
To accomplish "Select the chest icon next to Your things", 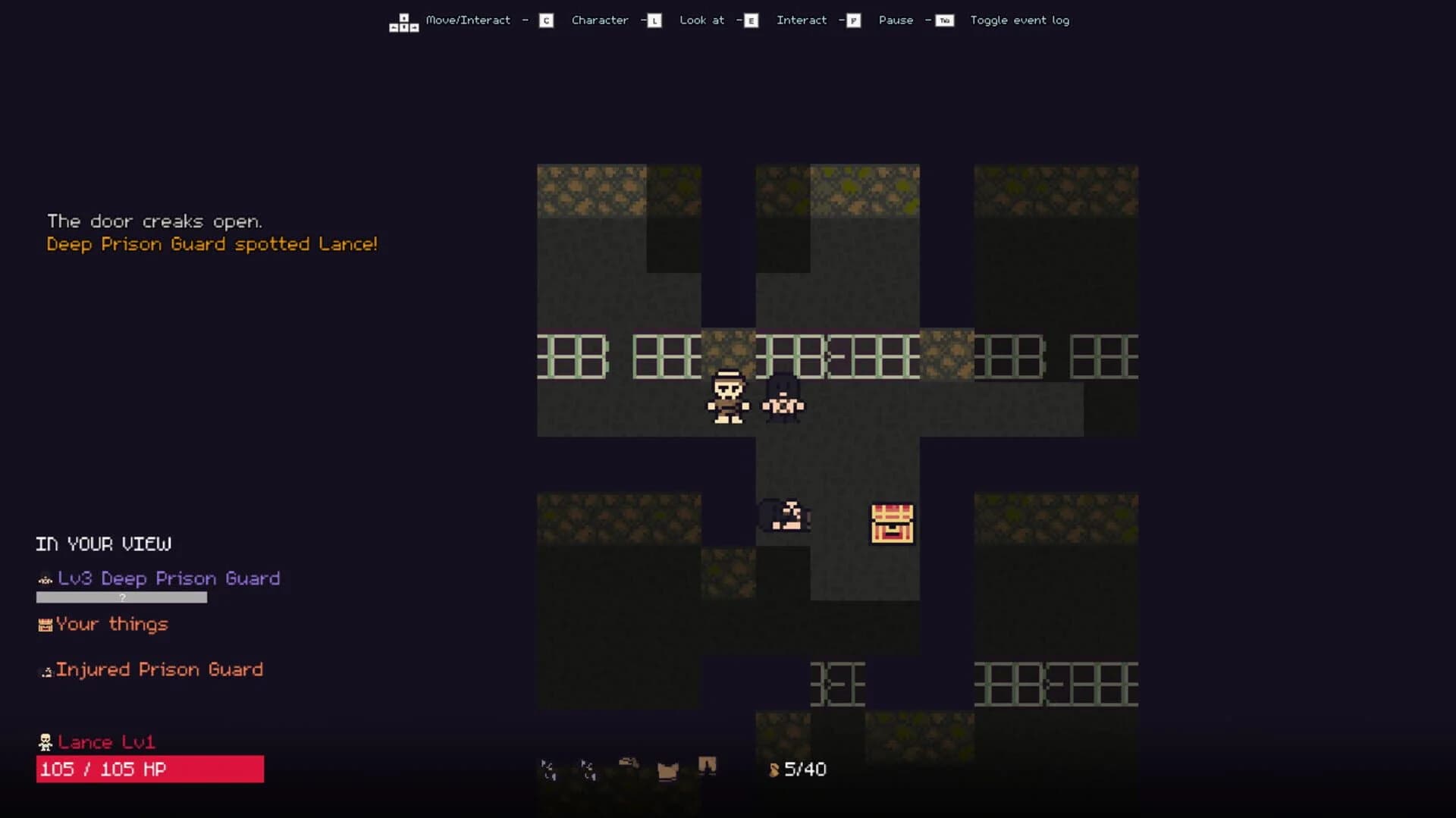I will 44,625.
